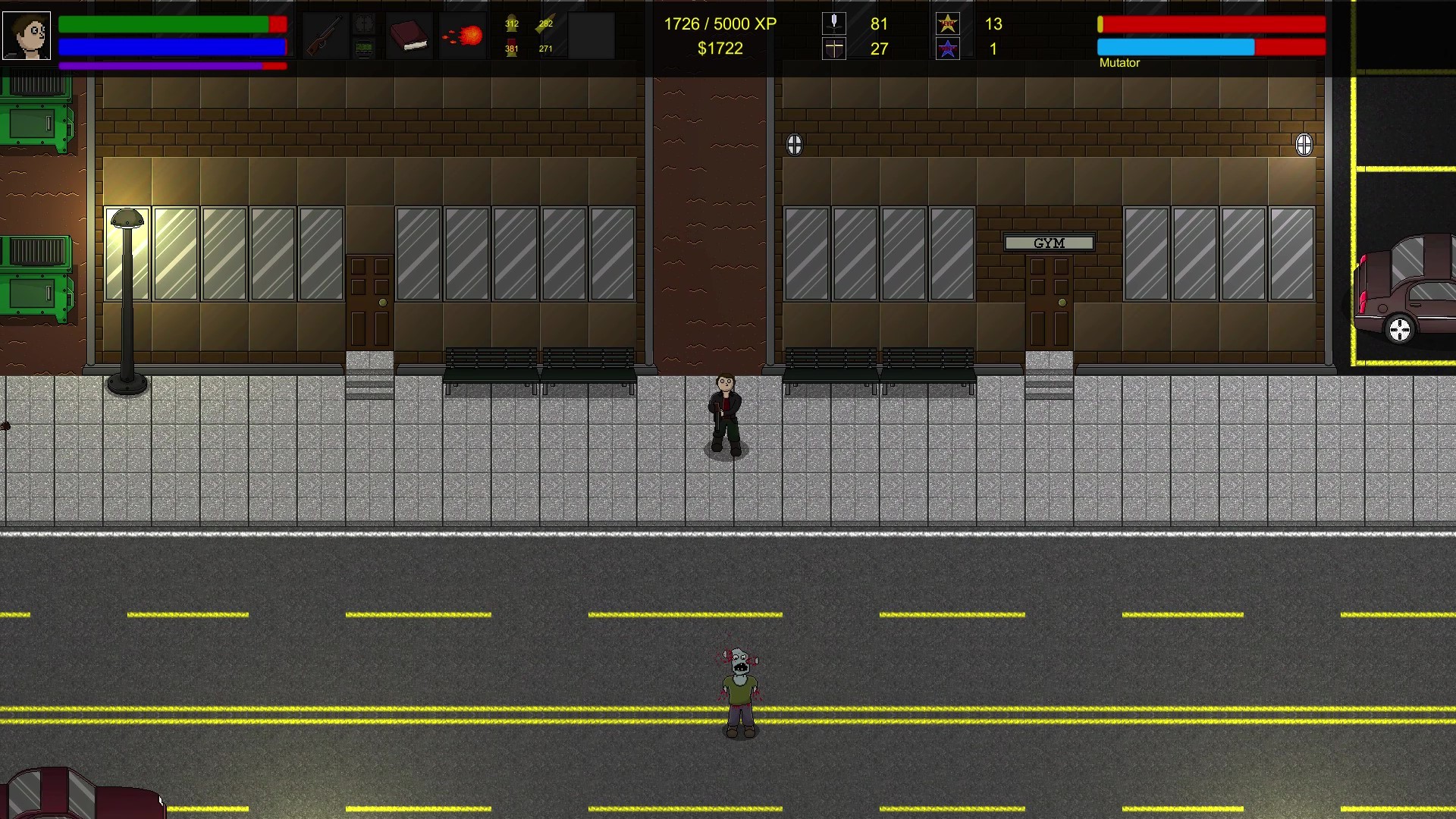Screen dimensions: 1456x819
Task: Click the sword attack stat icon
Action: point(833,24)
